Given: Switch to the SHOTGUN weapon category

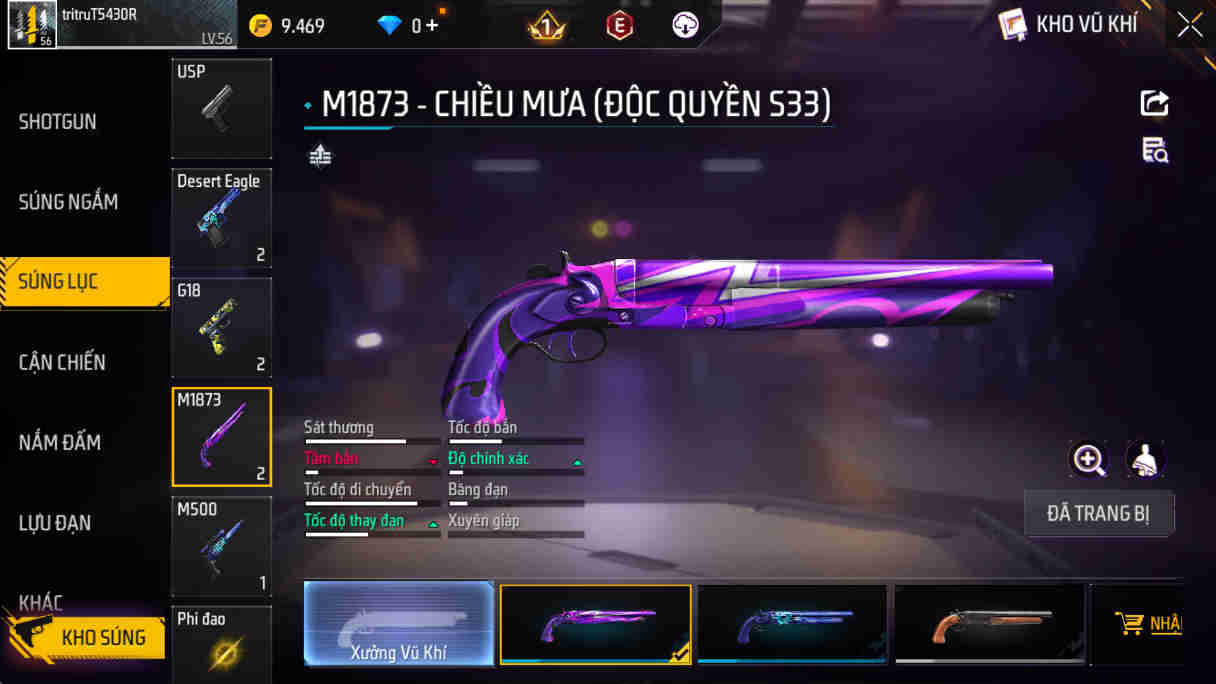Looking at the screenshot, I should (x=58, y=122).
